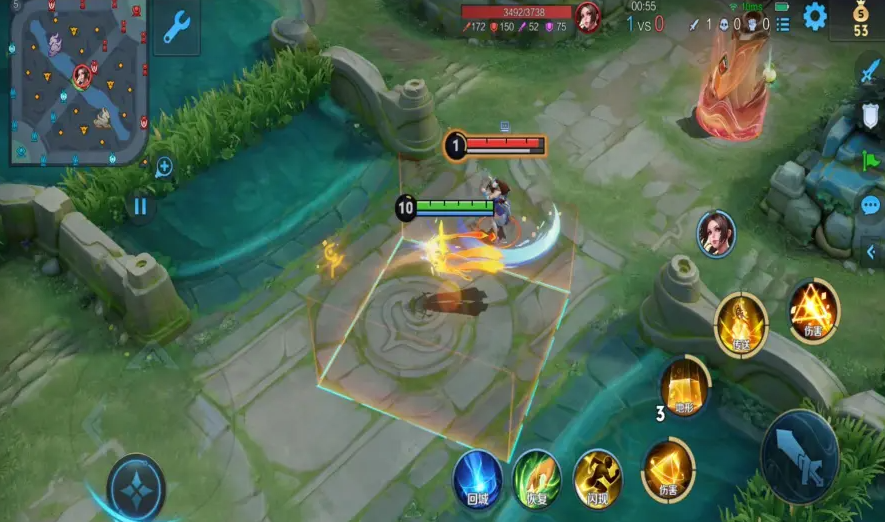885x522 pixels.
Task: Send the sword attack signal
Action: [x=869, y=71]
